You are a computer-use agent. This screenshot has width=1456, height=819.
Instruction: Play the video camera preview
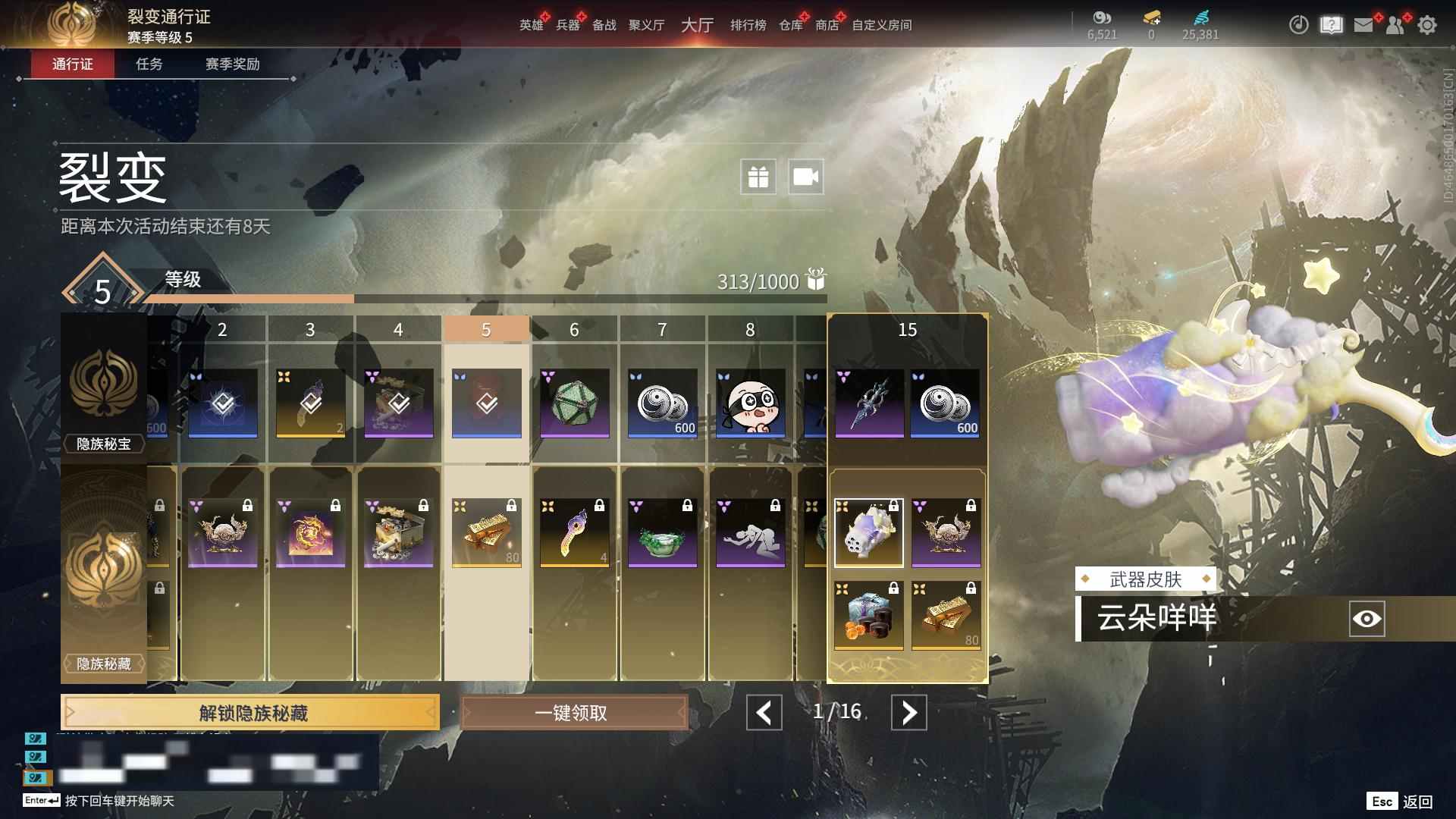pos(805,177)
